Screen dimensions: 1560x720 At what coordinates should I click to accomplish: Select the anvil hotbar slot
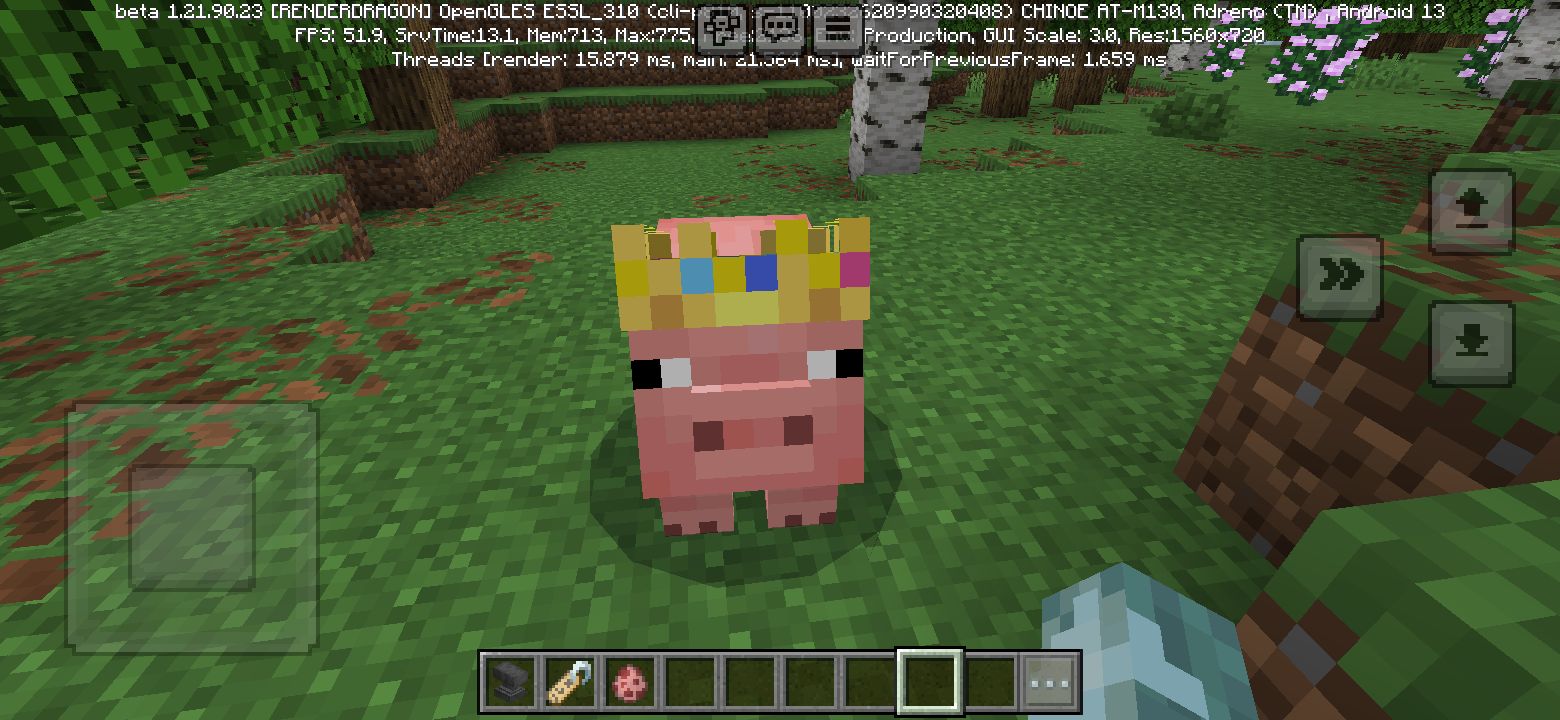pos(511,682)
